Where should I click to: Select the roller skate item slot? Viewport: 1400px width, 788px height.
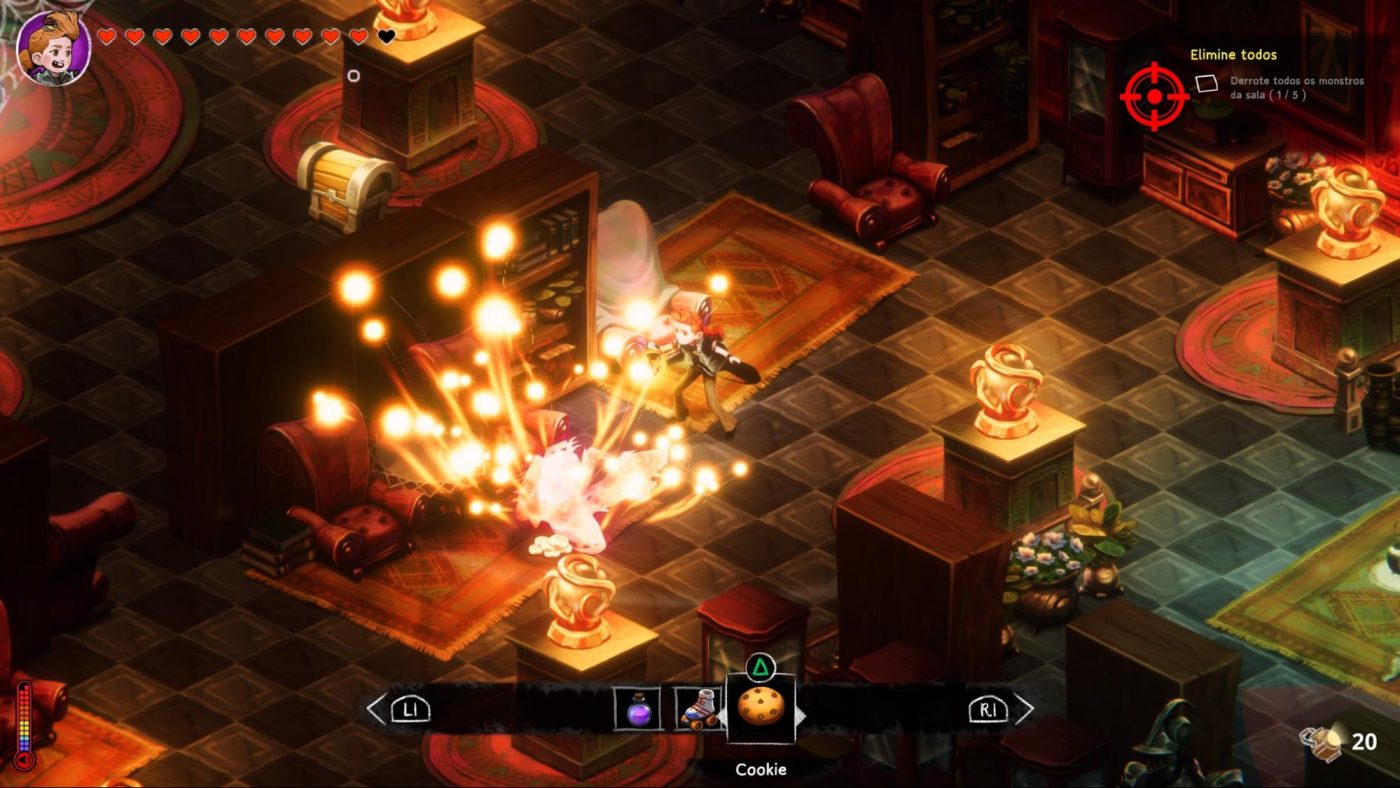698,708
